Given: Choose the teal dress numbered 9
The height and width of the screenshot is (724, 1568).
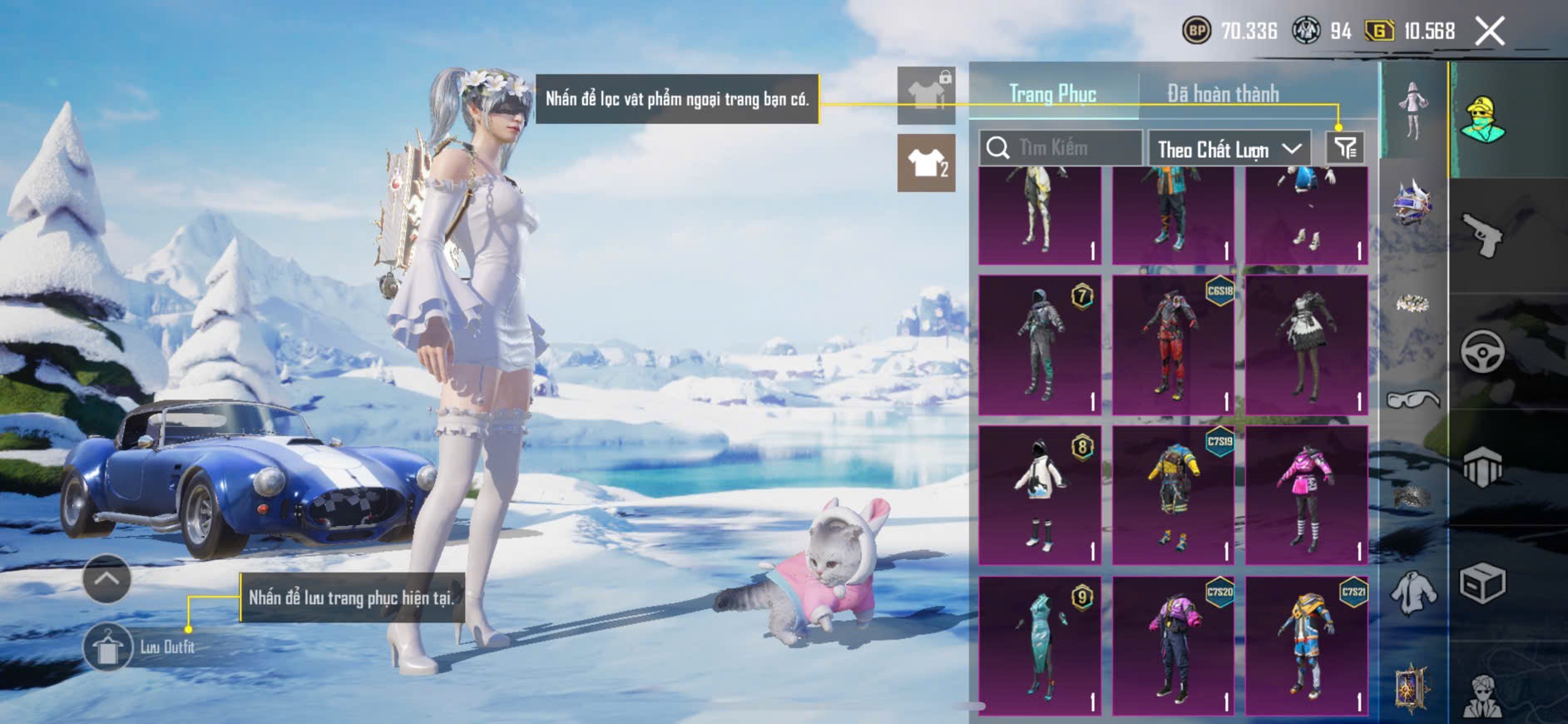Looking at the screenshot, I should point(1040,646).
